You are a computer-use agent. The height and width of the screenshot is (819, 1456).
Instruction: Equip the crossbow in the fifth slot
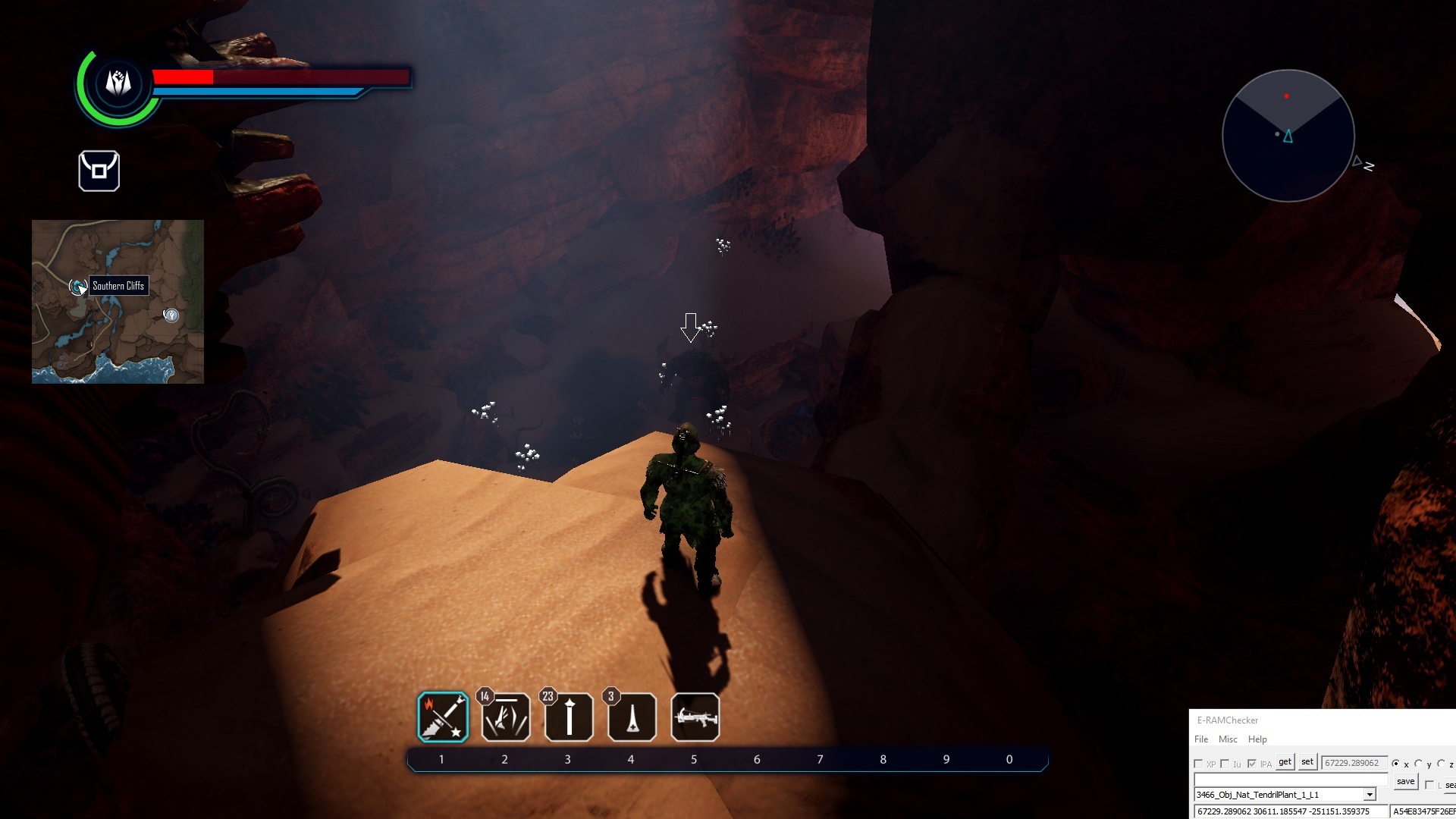tap(695, 717)
